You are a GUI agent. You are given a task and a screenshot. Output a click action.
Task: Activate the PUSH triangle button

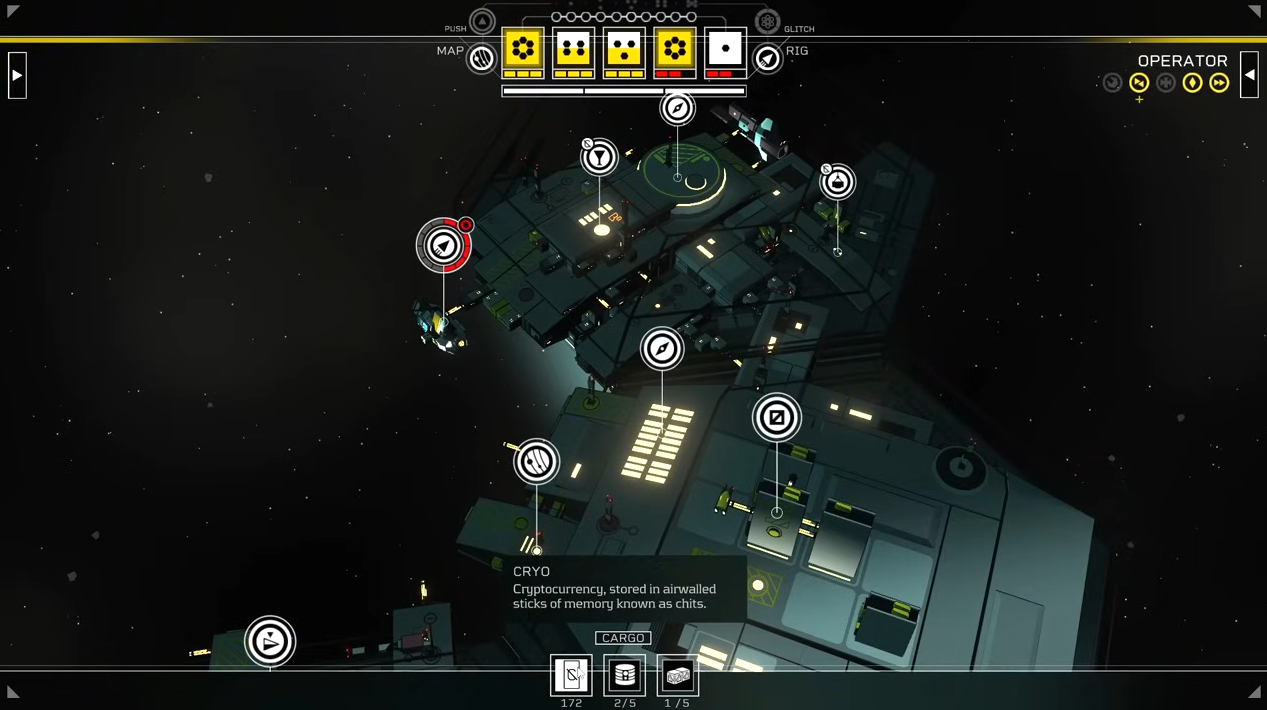482,21
